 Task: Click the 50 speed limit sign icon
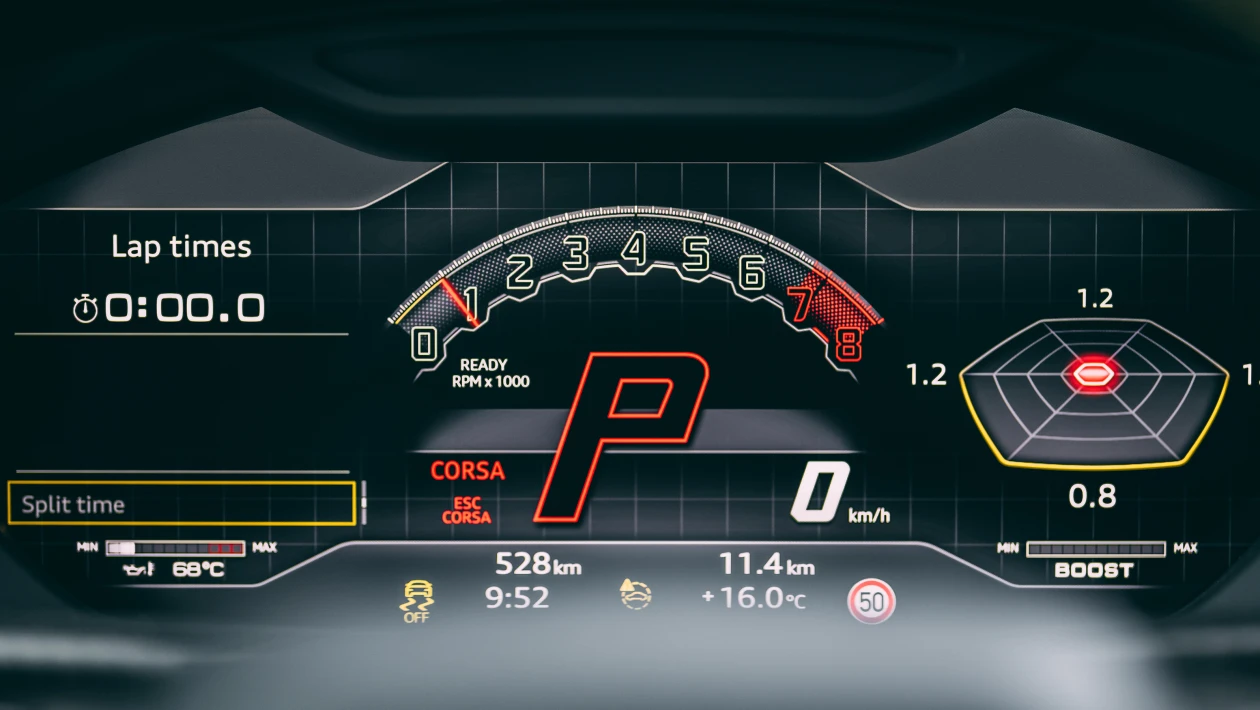[x=871, y=602]
